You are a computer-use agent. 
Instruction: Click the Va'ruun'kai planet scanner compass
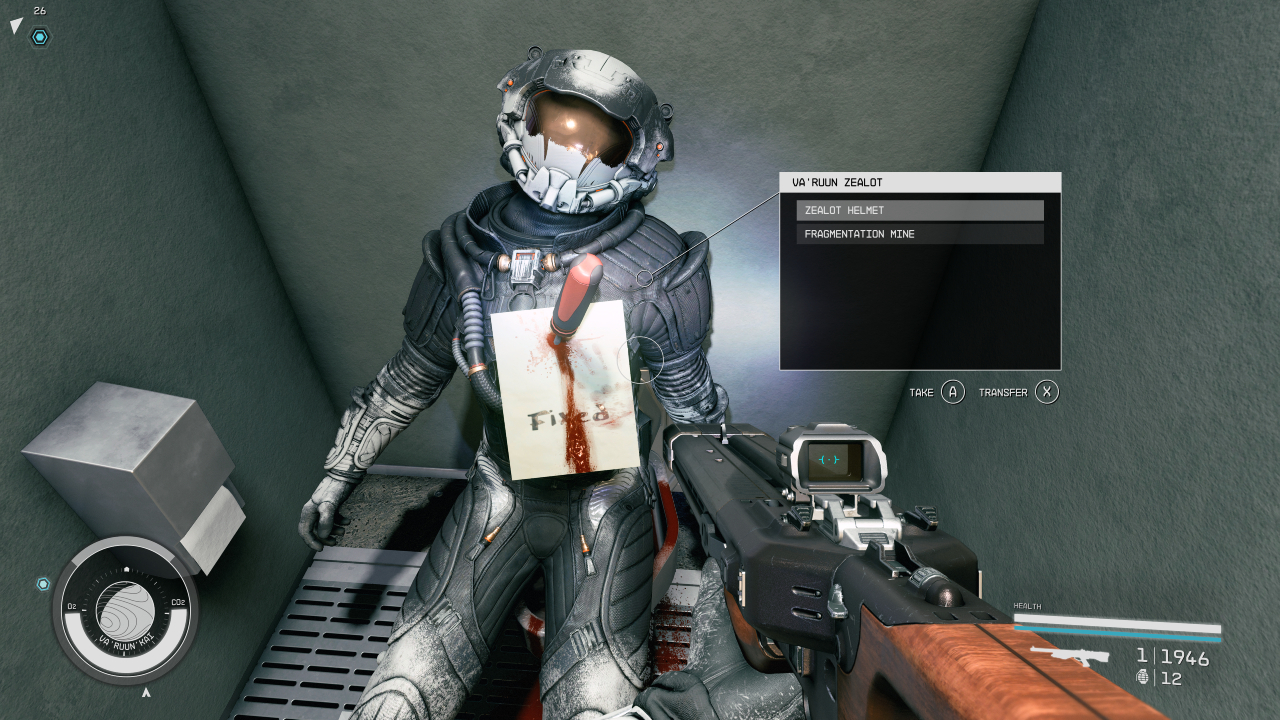[125, 610]
